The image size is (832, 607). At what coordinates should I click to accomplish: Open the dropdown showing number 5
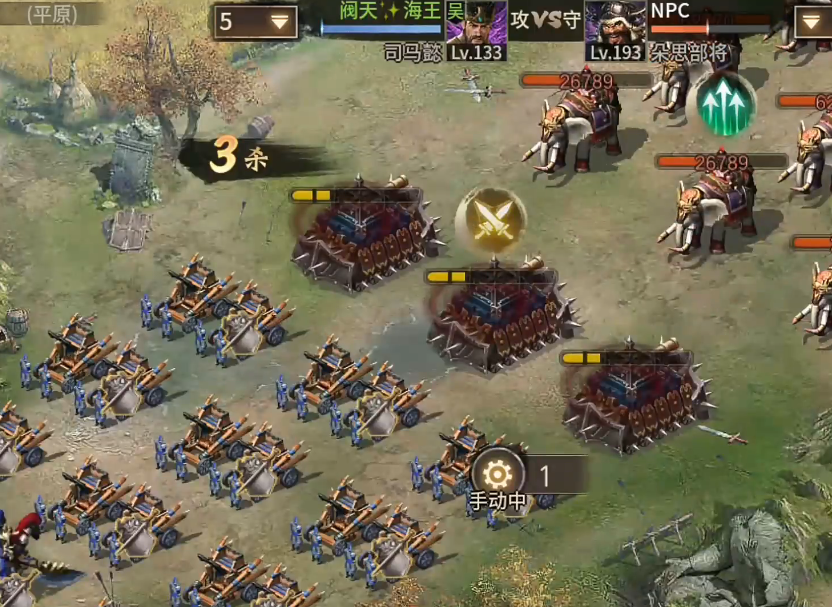pyautogui.click(x=254, y=21)
